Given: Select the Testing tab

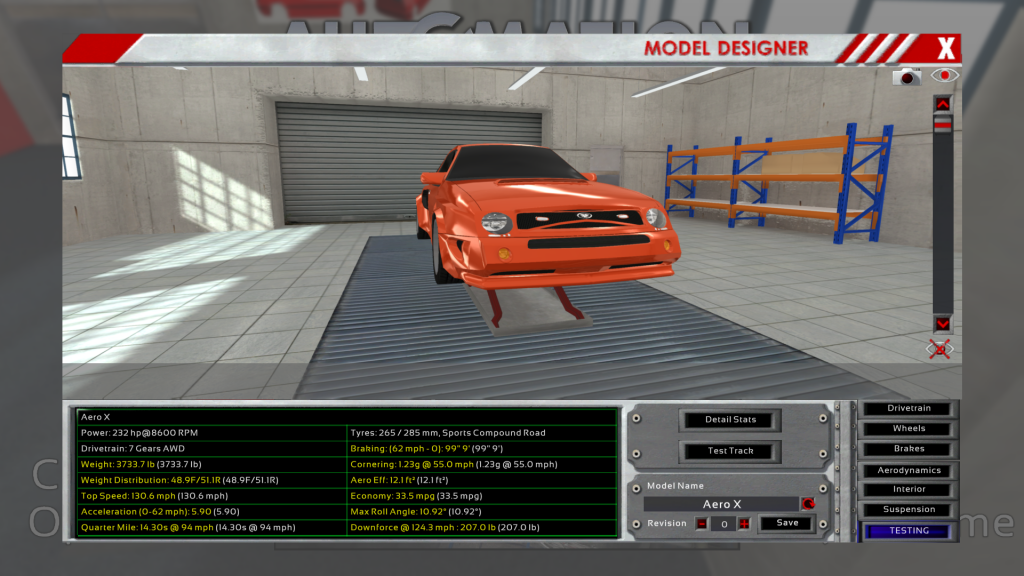Looking at the screenshot, I should [x=908, y=531].
